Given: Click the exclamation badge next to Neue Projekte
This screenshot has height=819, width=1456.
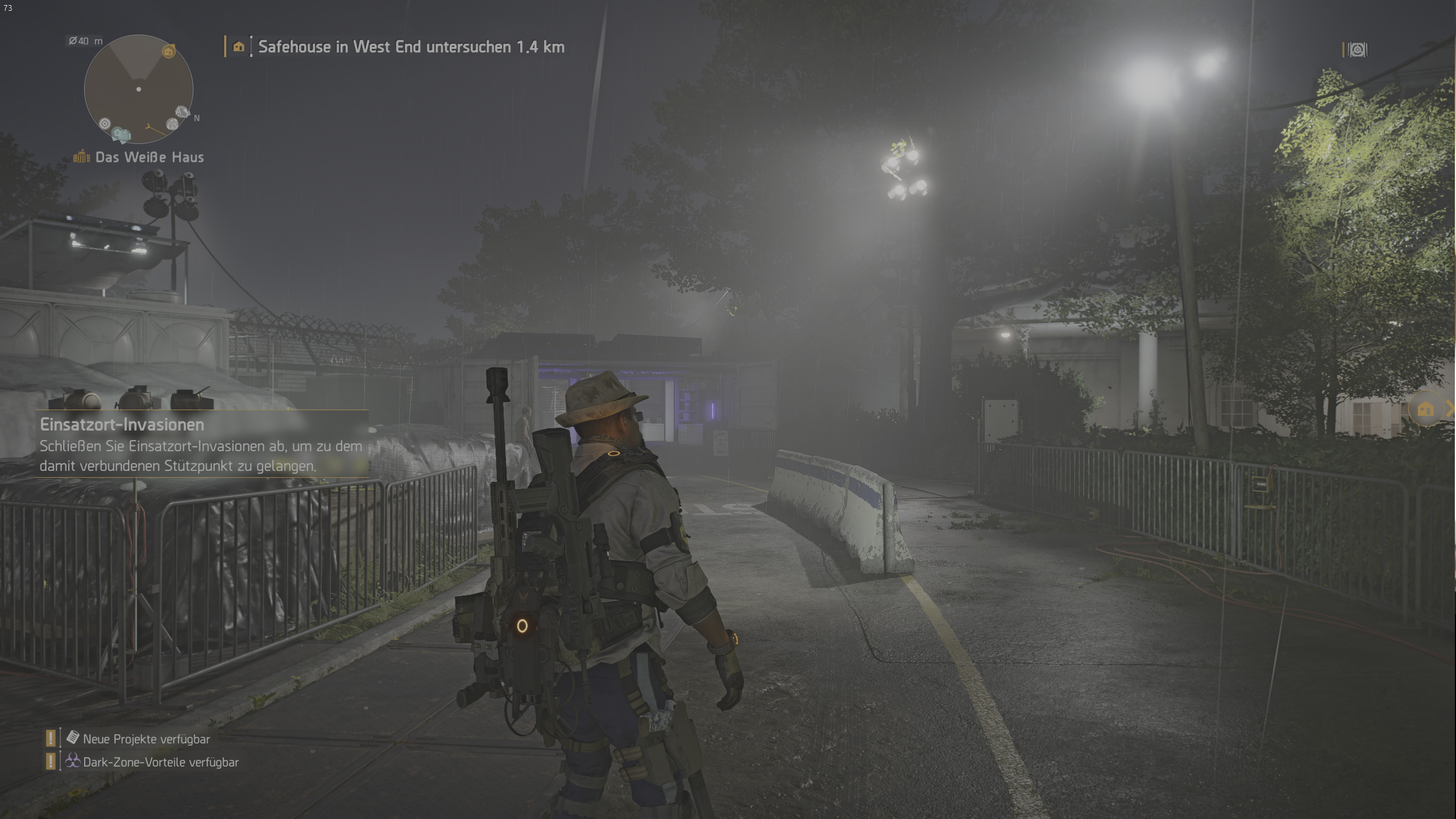Looking at the screenshot, I should (52, 739).
